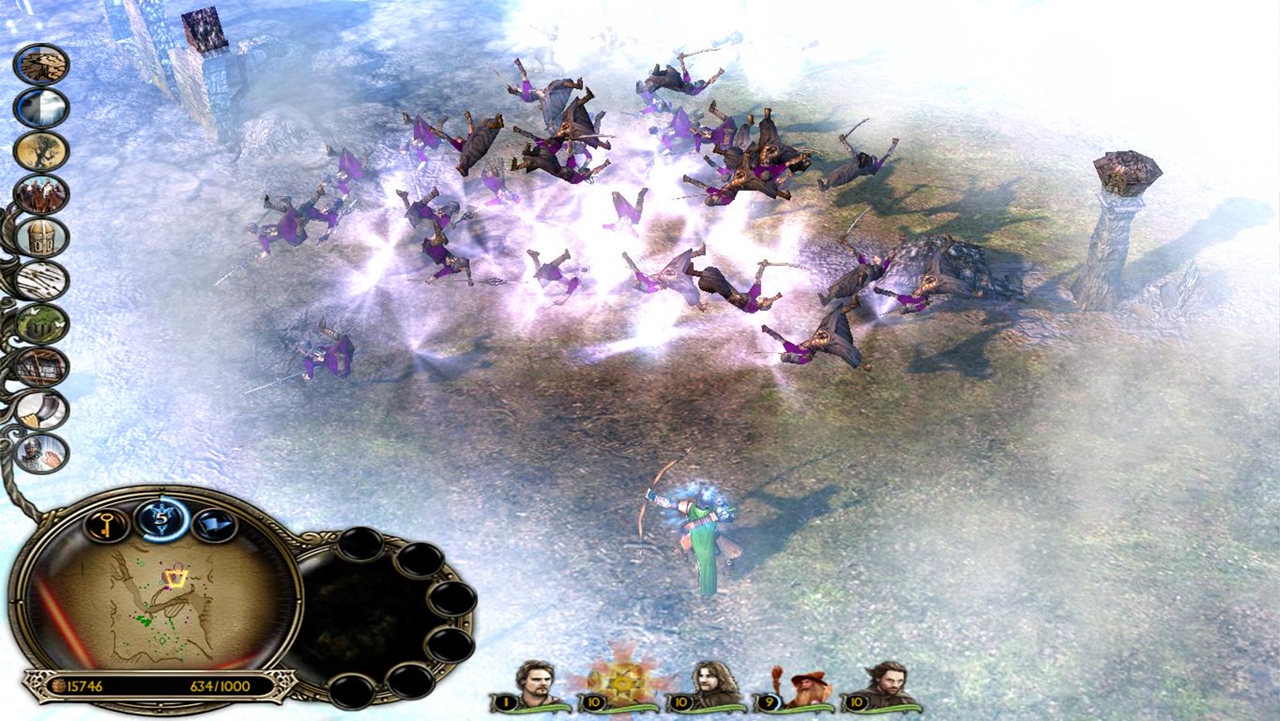The width and height of the screenshot is (1280, 721).
Task: Summon horsemen with the cavalry power icon
Action: 41,194
